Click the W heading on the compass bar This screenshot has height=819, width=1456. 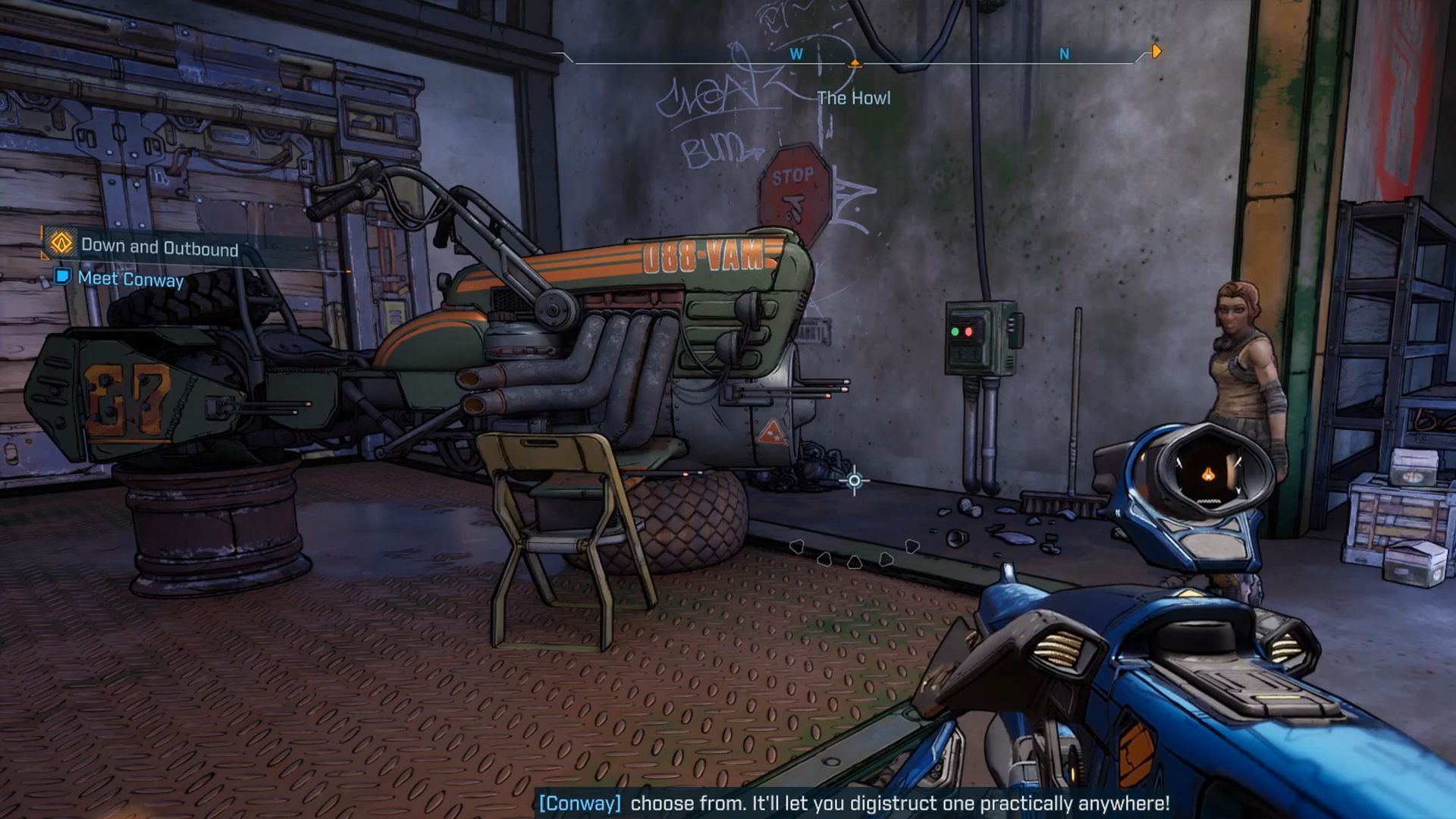795,54
